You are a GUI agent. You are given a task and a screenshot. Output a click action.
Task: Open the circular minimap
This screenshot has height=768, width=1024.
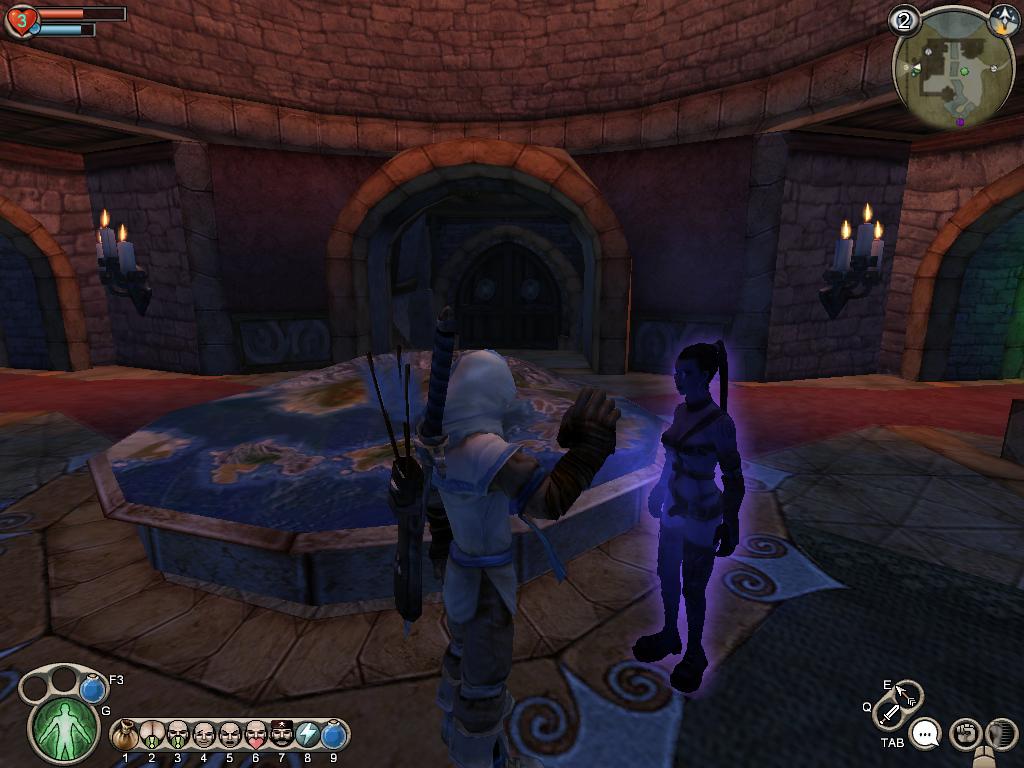click(945, 72)
